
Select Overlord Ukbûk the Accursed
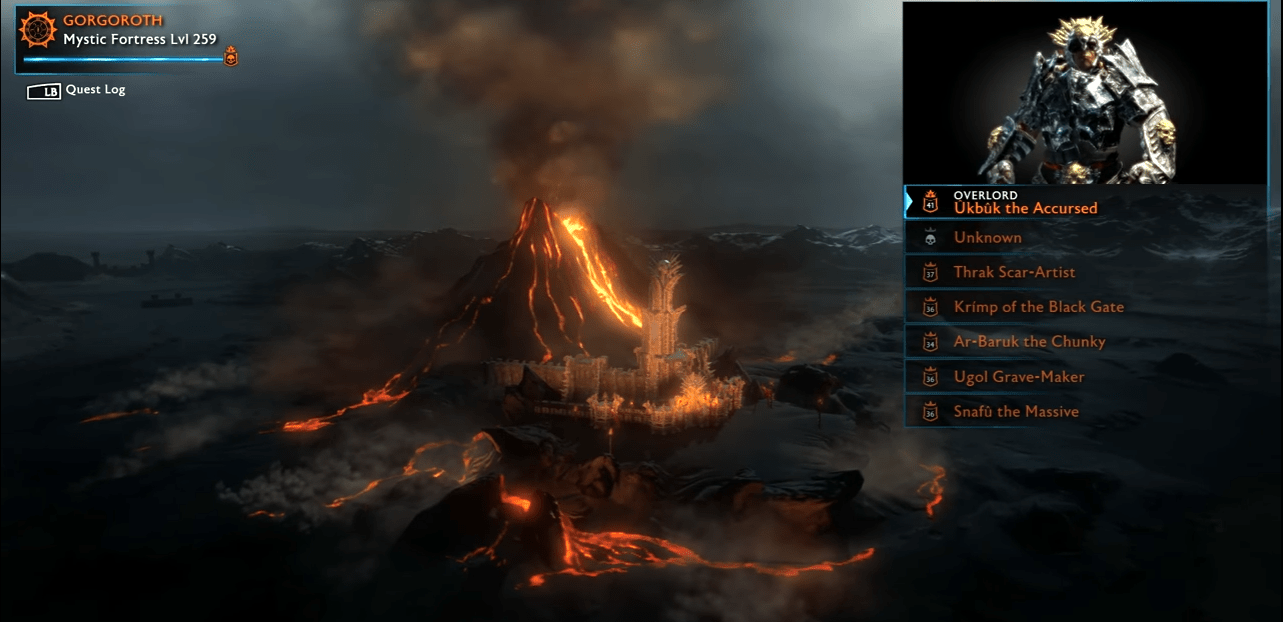[1025, 202]
